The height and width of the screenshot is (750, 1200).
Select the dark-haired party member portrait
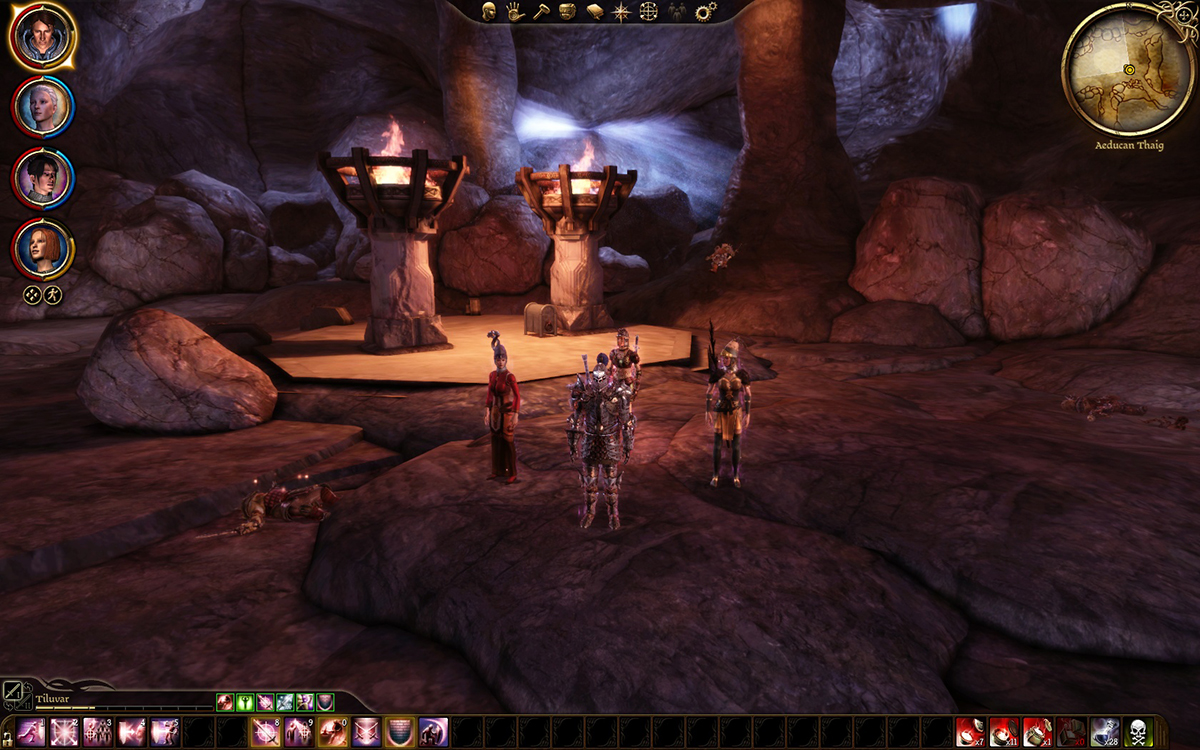[x=43, y=178]
